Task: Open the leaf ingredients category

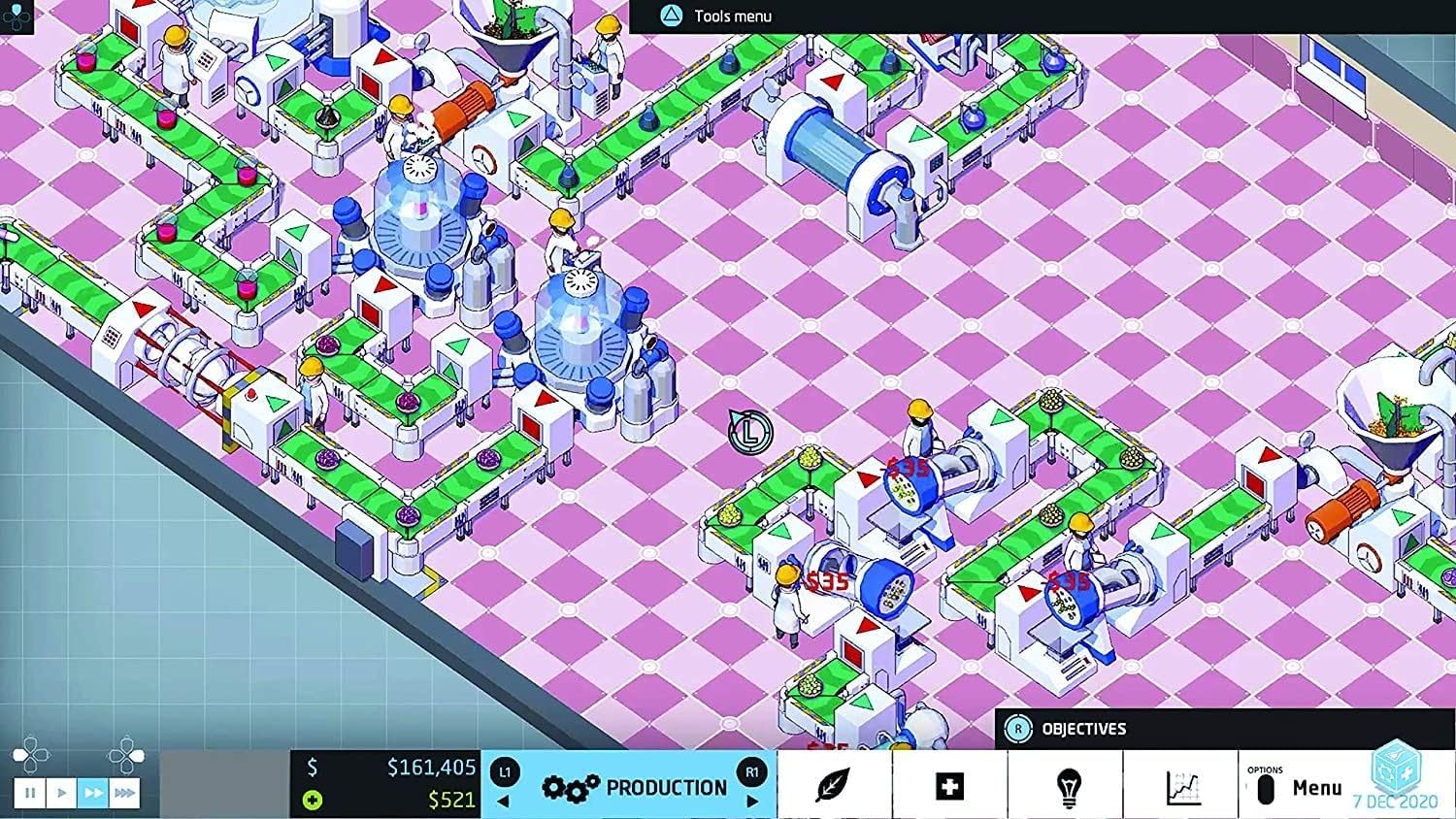Action: (833, 785)
